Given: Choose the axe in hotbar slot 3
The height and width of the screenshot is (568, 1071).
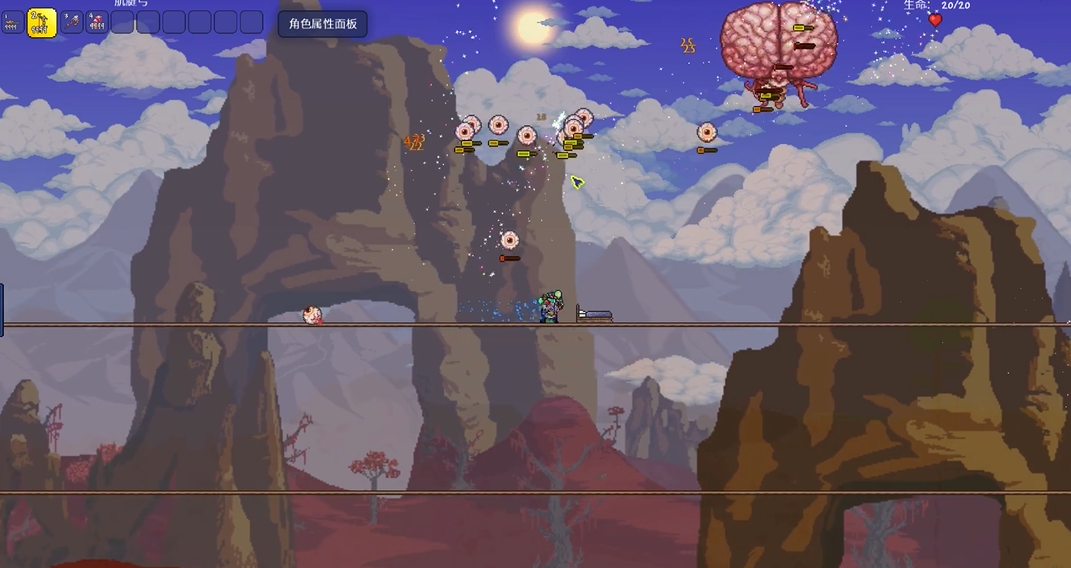Looking at the screenshot, I should [x=72, y=22].
